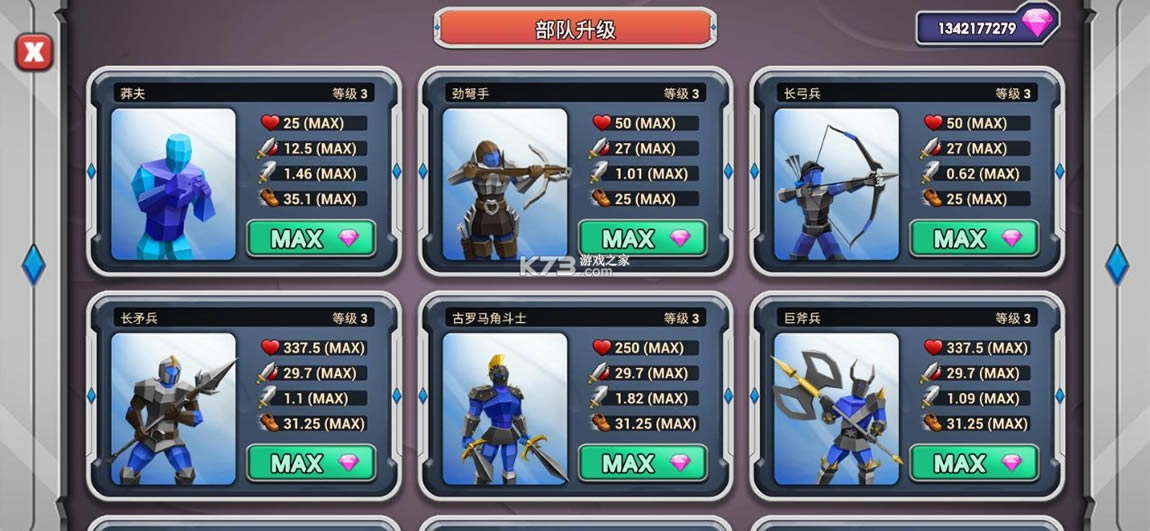
Task: Click the MAX button for 巨斧兵
Action: click(974, 463)
